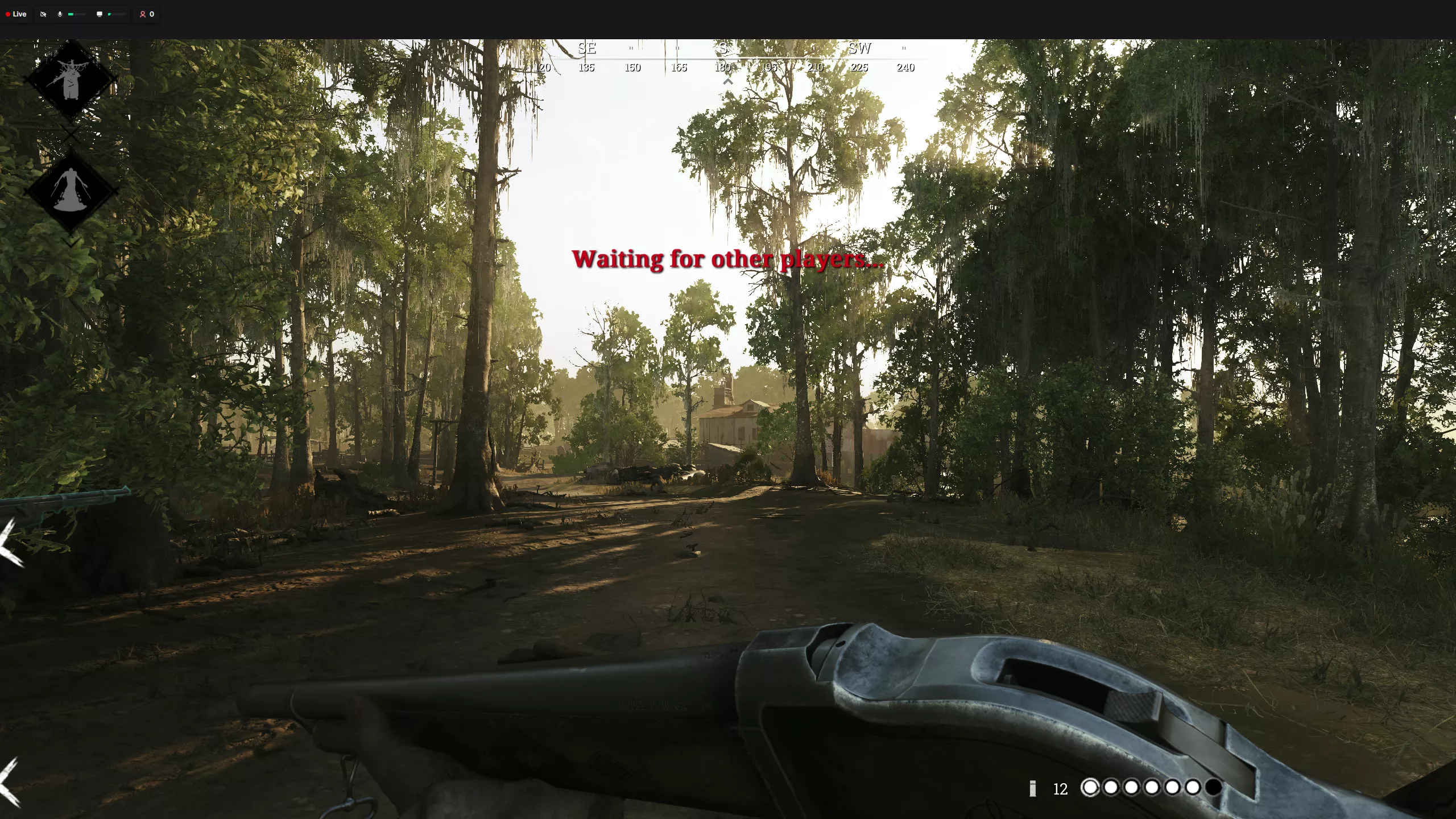The width and height of the screenshot is (1456, 819).
Task: Mute the microphone
Action: click(60, 14)
